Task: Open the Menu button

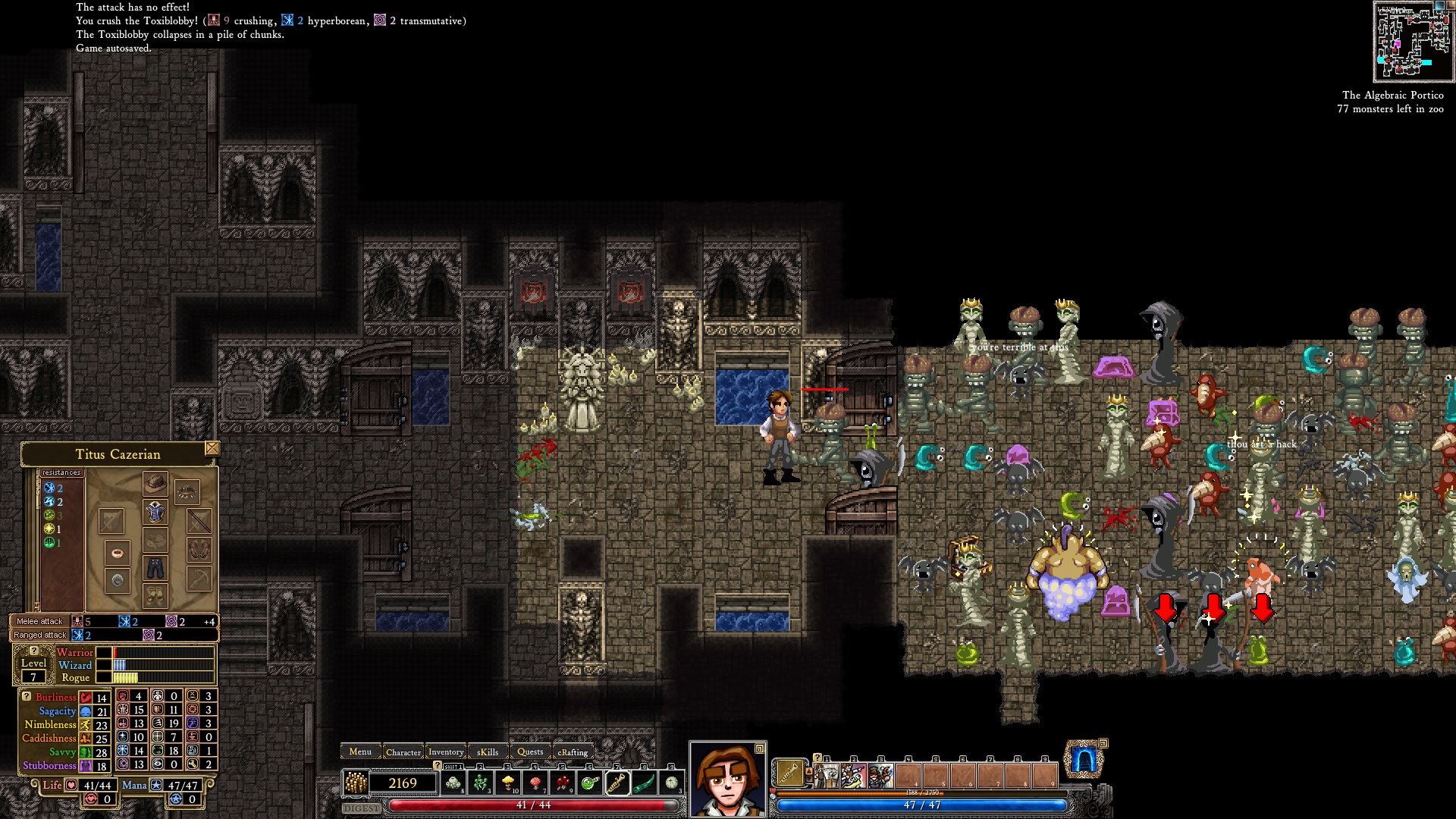Action: 360,752
